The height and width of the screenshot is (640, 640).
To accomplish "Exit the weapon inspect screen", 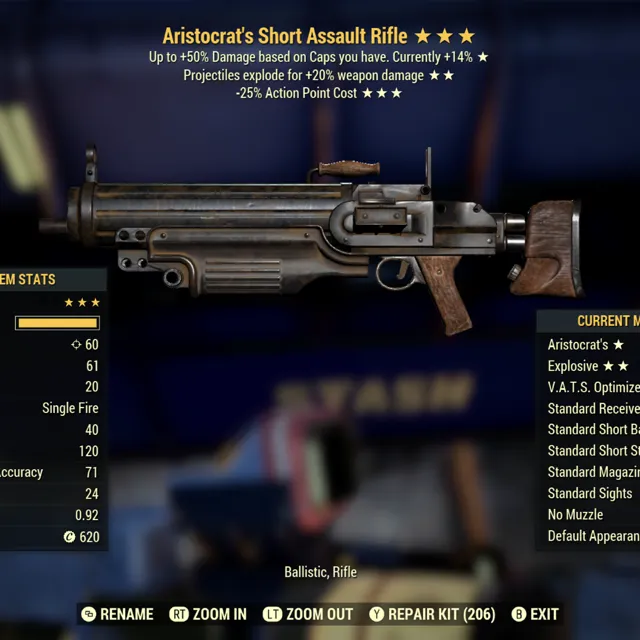I will coord(535,614).
